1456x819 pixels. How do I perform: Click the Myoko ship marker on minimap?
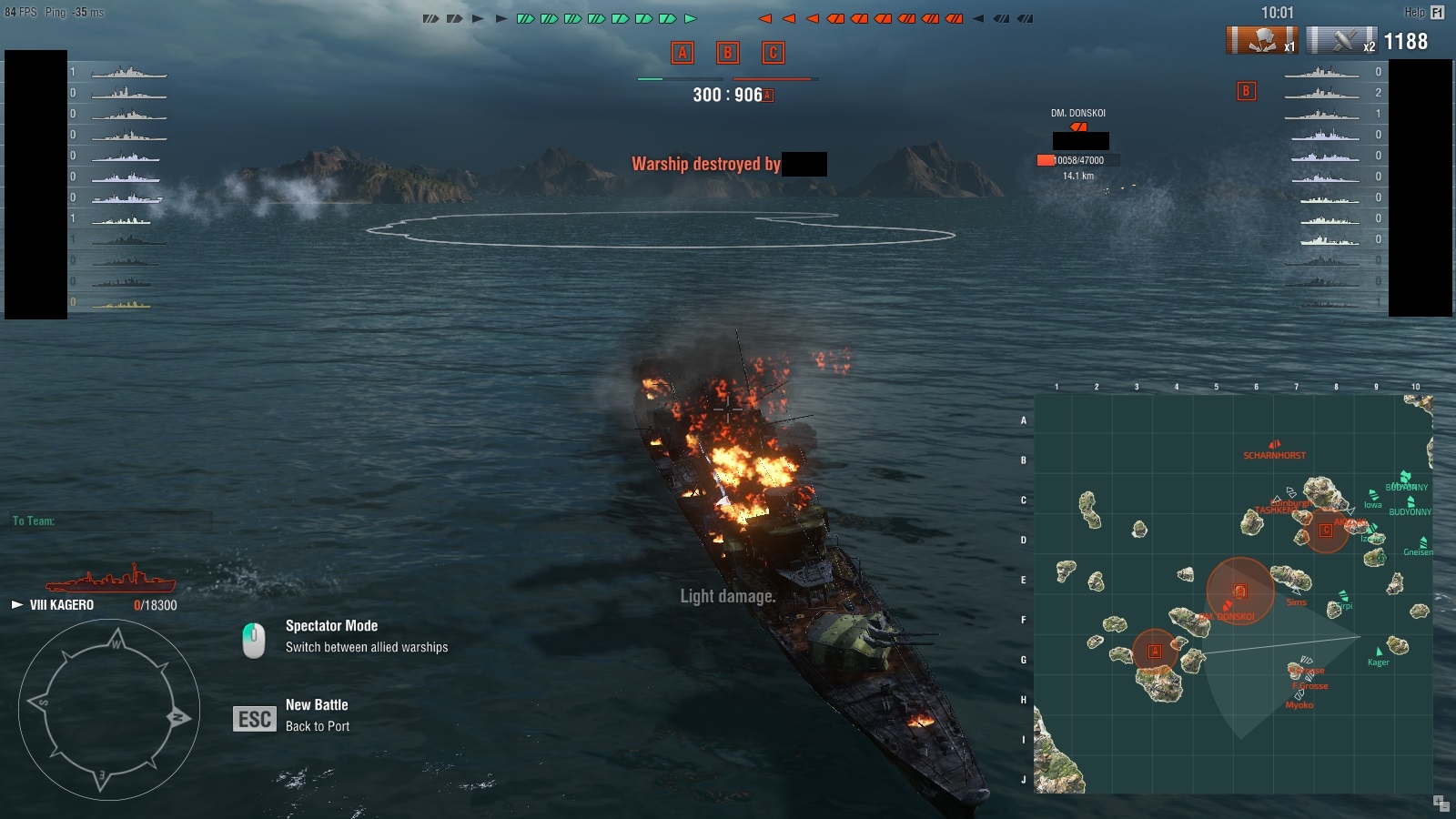(1299, 695)
